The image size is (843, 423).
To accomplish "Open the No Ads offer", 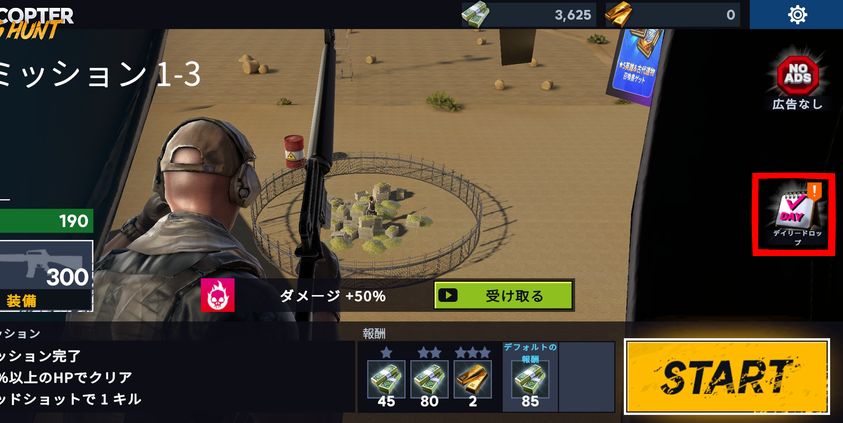I will coord(796,80).
